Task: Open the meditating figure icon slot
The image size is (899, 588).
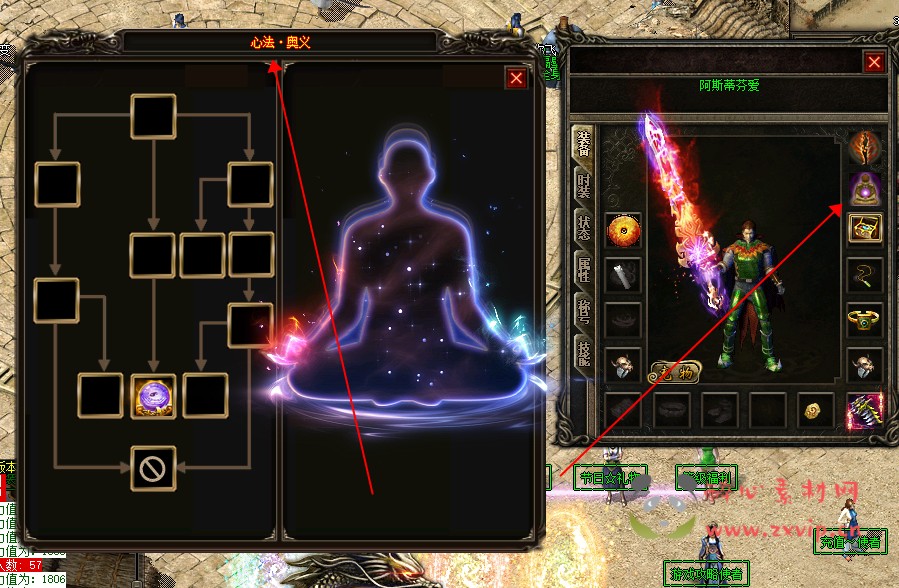Action: [864, 188]
